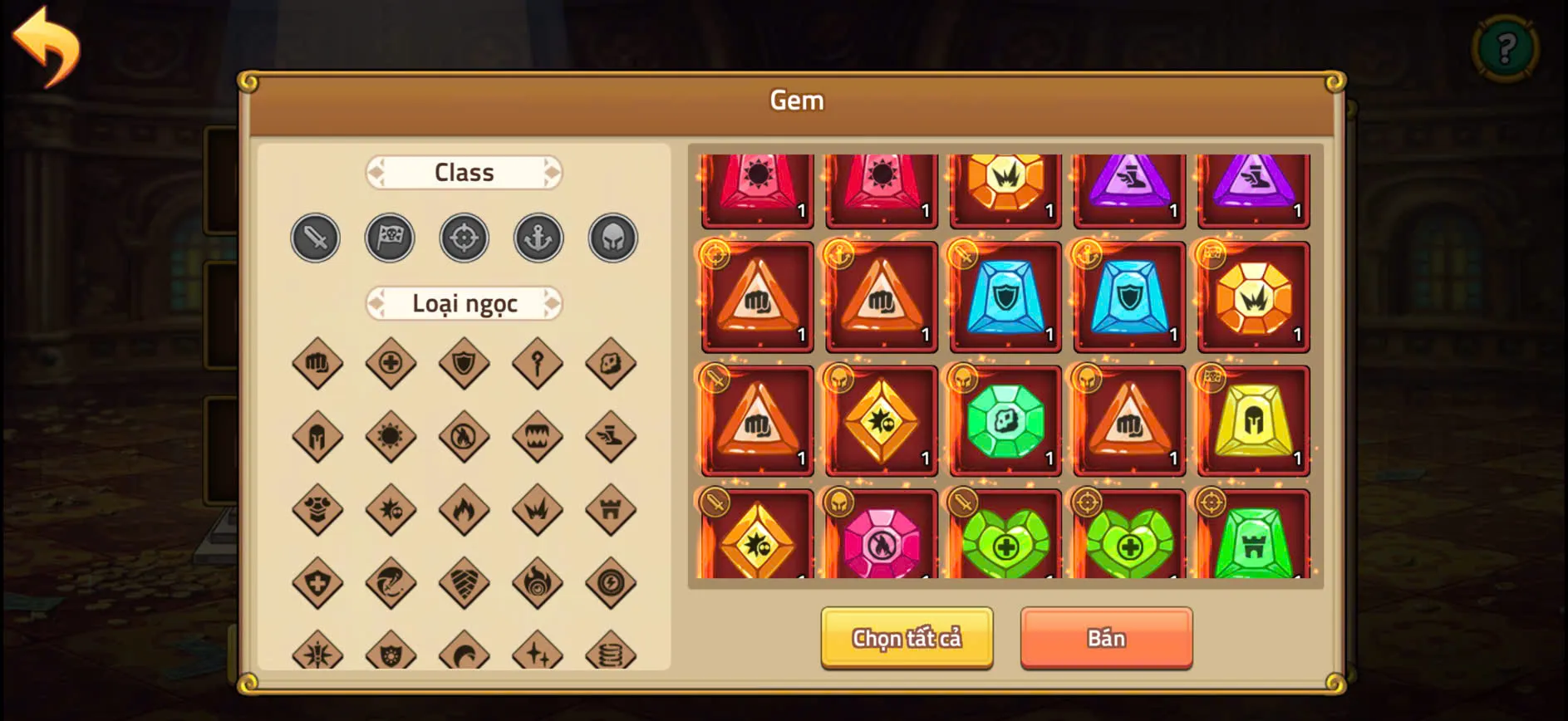Toggle the sun gem type filter

tap(390, 435)
